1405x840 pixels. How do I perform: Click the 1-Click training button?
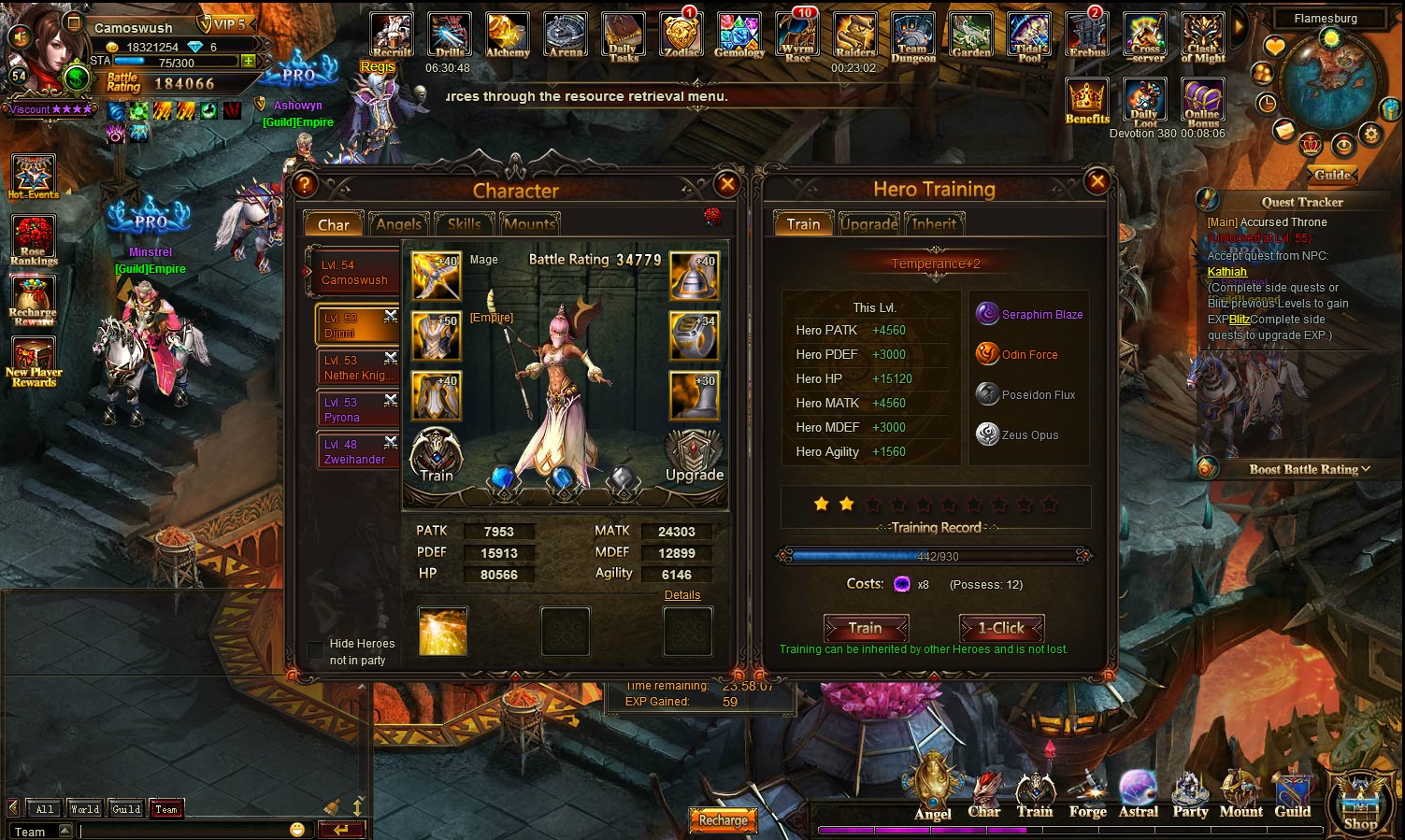click(1001, 628)
